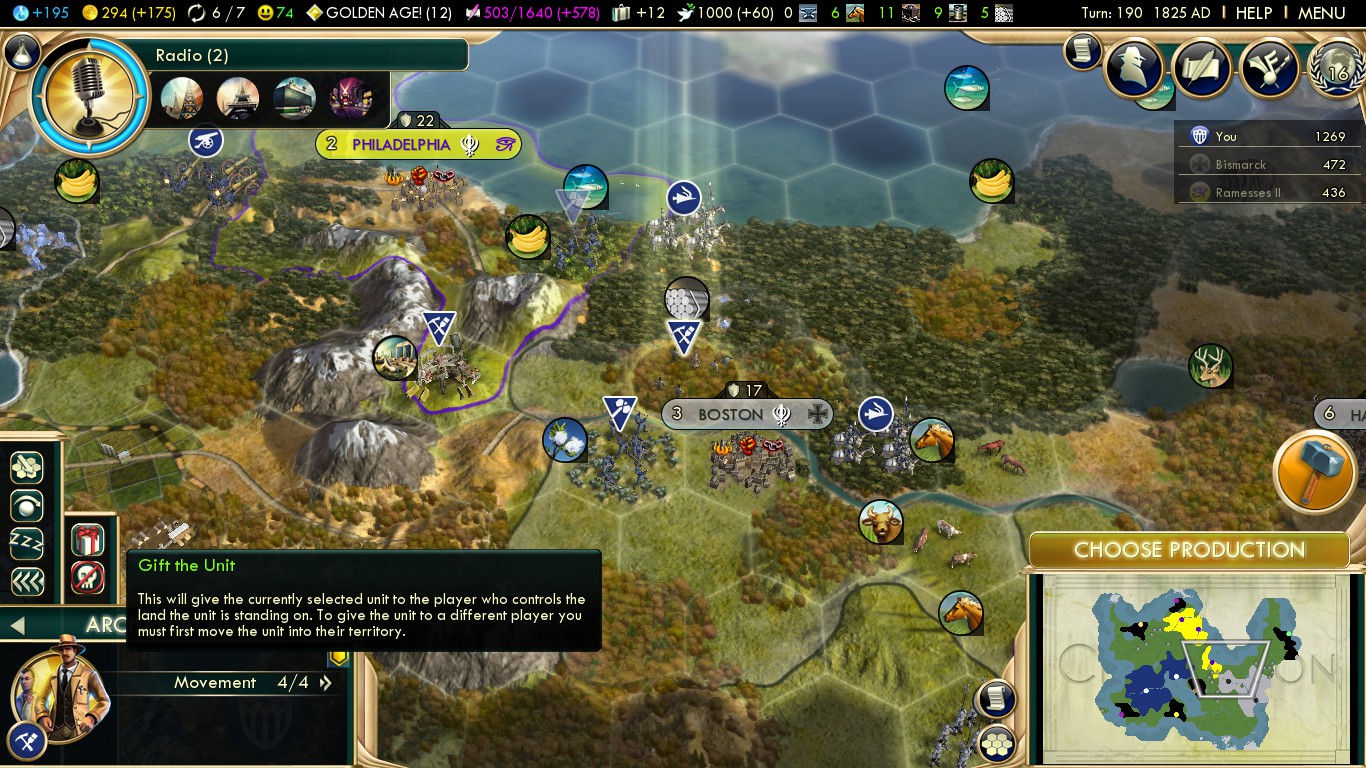The height and width of the screenshot is (768, 1366).
Task: Put the unit to sleep
Action: (27, 544)
